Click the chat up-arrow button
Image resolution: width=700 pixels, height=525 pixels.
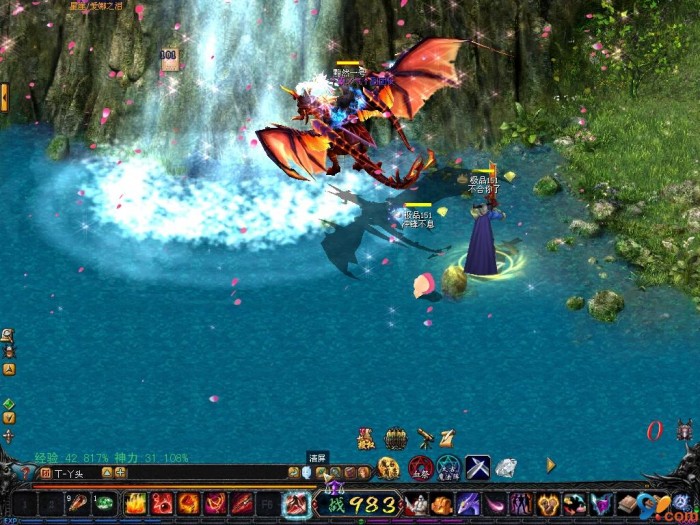(107, 473)
